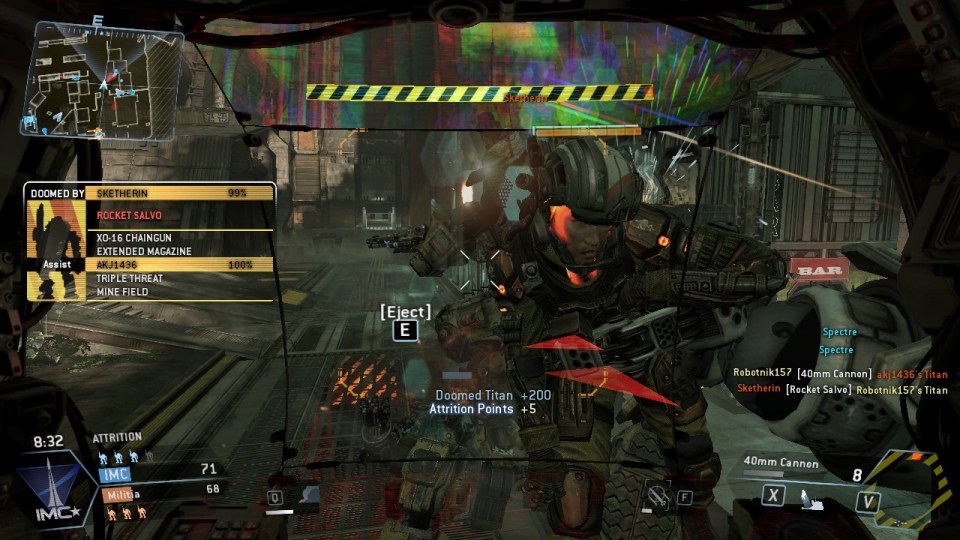
Task: Activate the smoke cloud ability icon
Action: pos(308,494)
